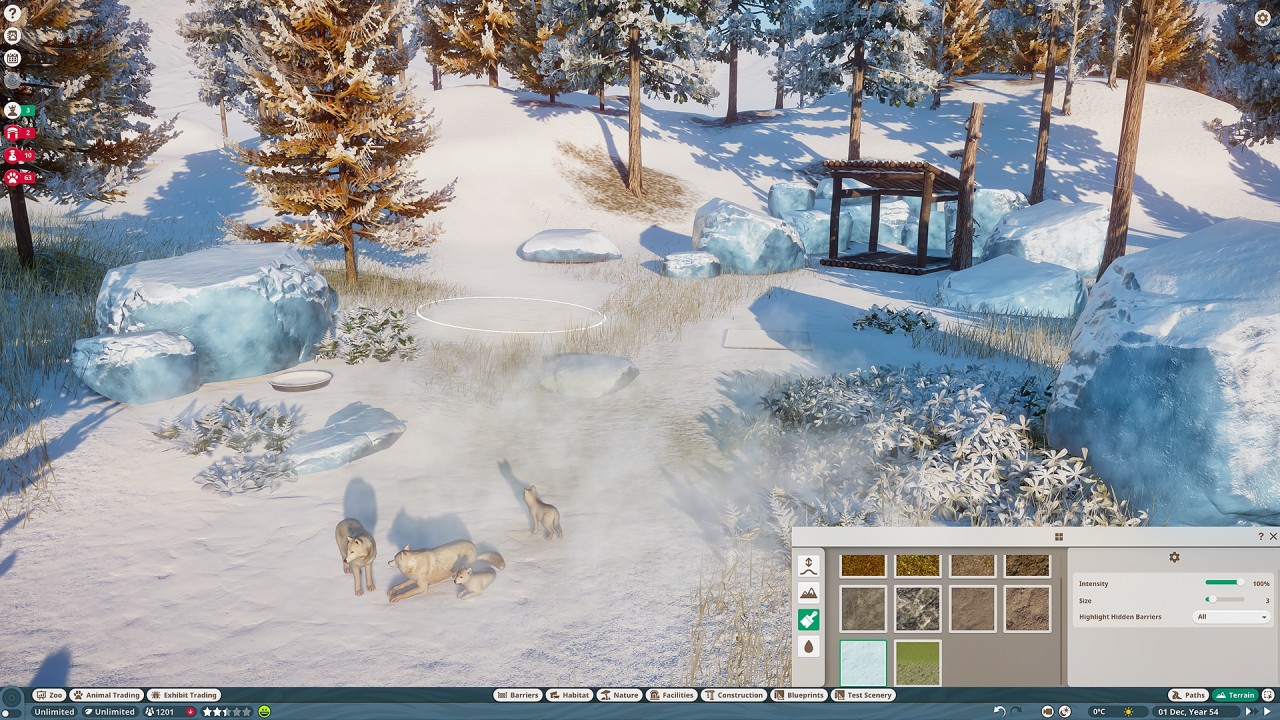Select the Barriers build tab

click(518, 695)
